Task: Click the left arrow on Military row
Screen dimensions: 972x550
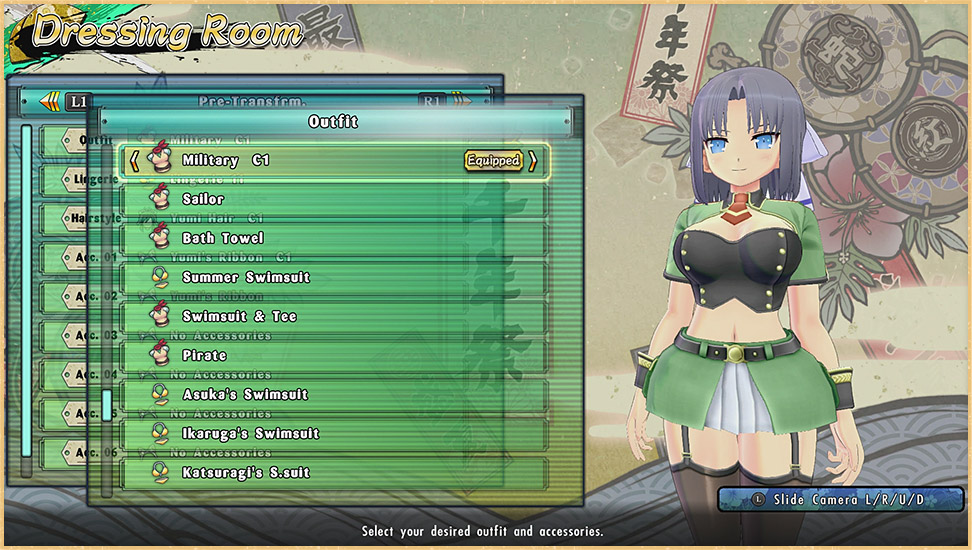Action: pyautogui.click(x=134, y=160)
